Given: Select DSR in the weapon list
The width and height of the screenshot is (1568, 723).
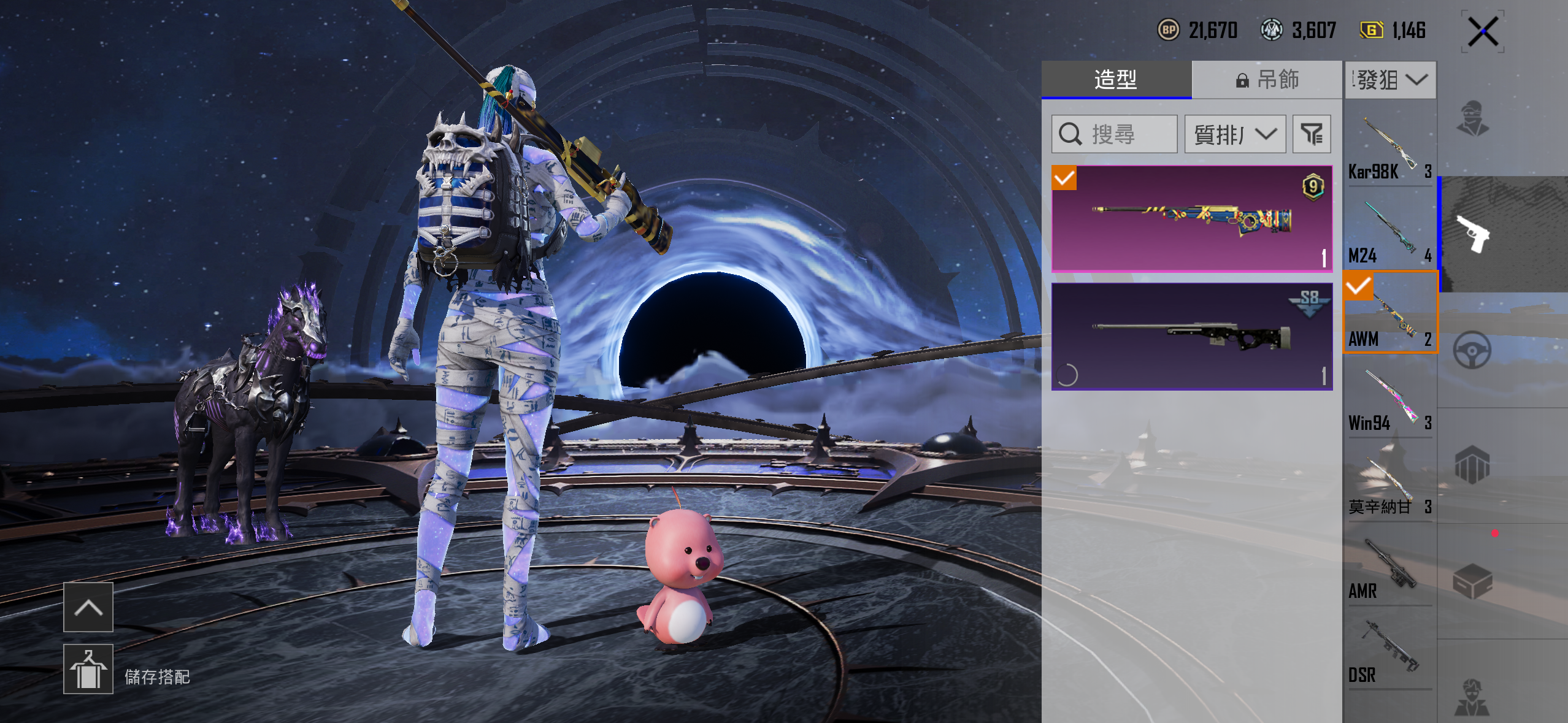Looking at the screenshot, I should (1389, 651).
